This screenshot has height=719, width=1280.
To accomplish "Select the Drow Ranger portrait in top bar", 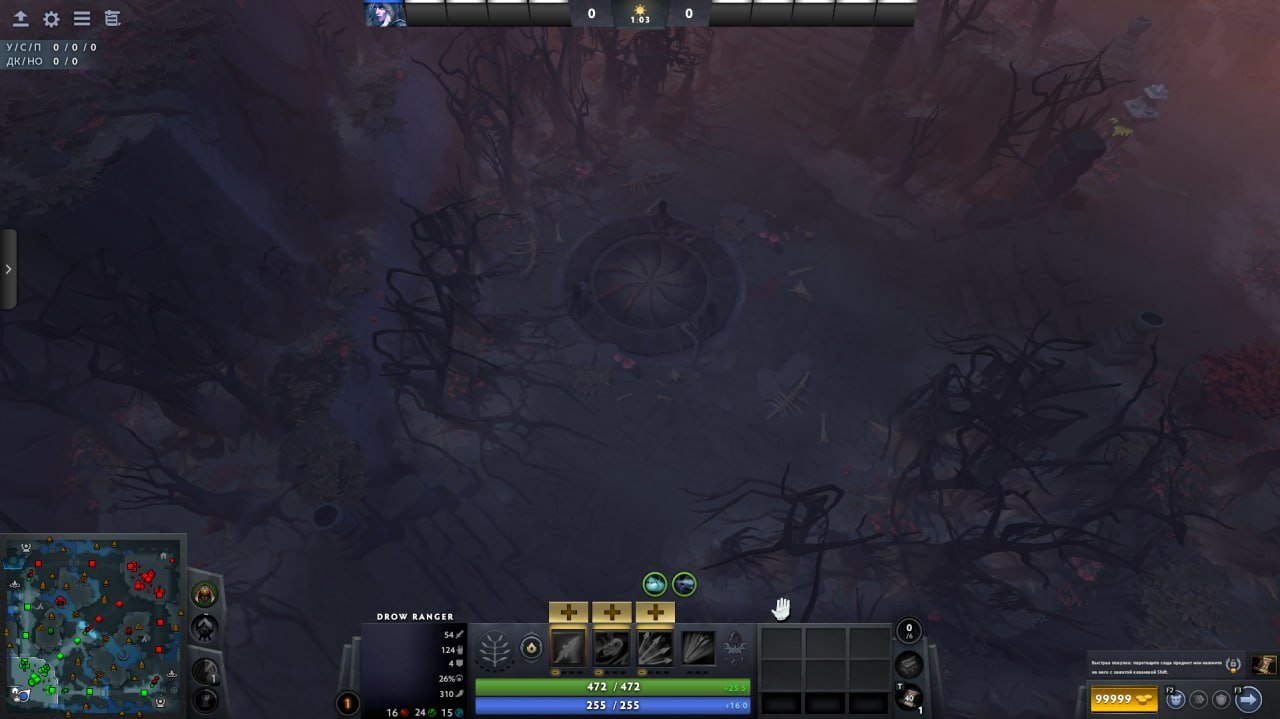I will tap(385, 13).
